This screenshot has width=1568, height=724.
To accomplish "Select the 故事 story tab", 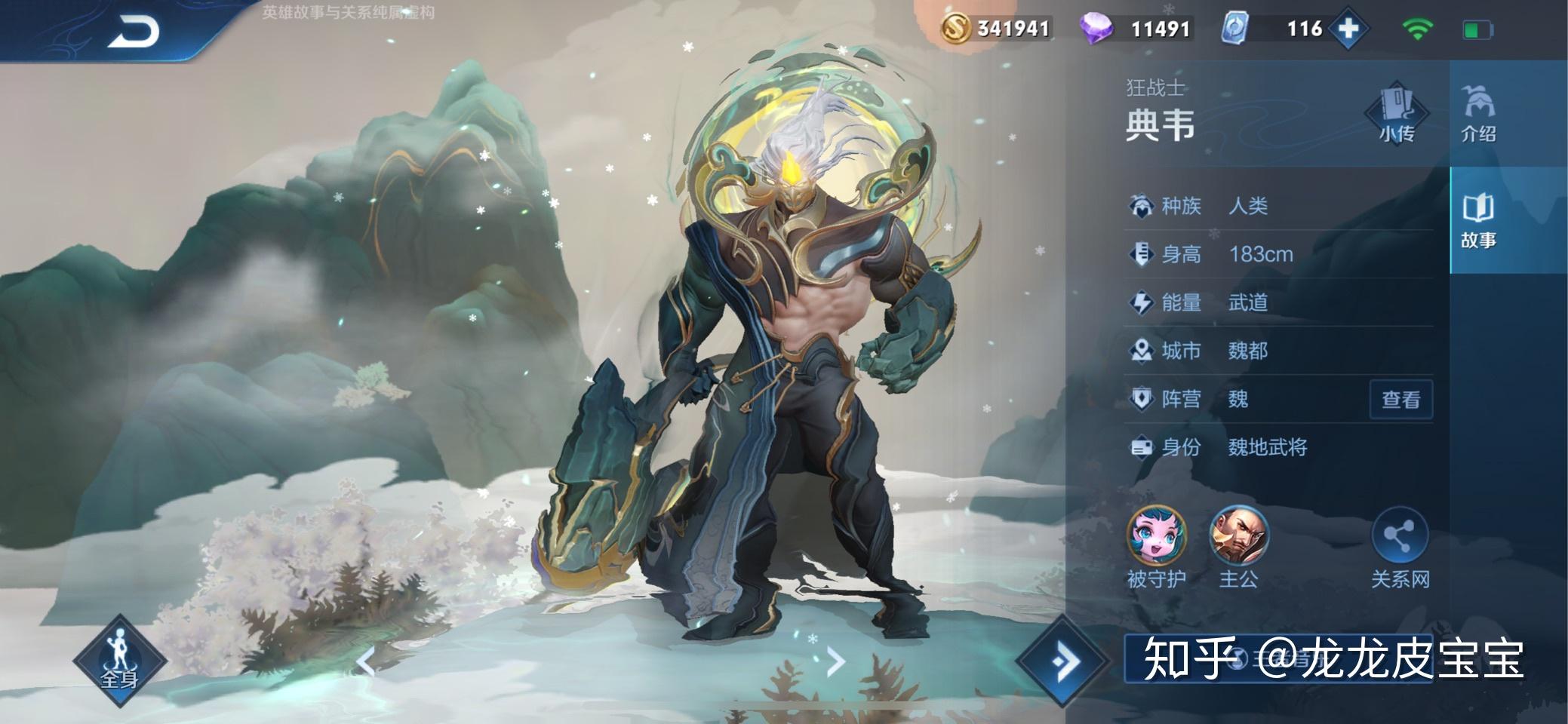I will click(1477, 220).
